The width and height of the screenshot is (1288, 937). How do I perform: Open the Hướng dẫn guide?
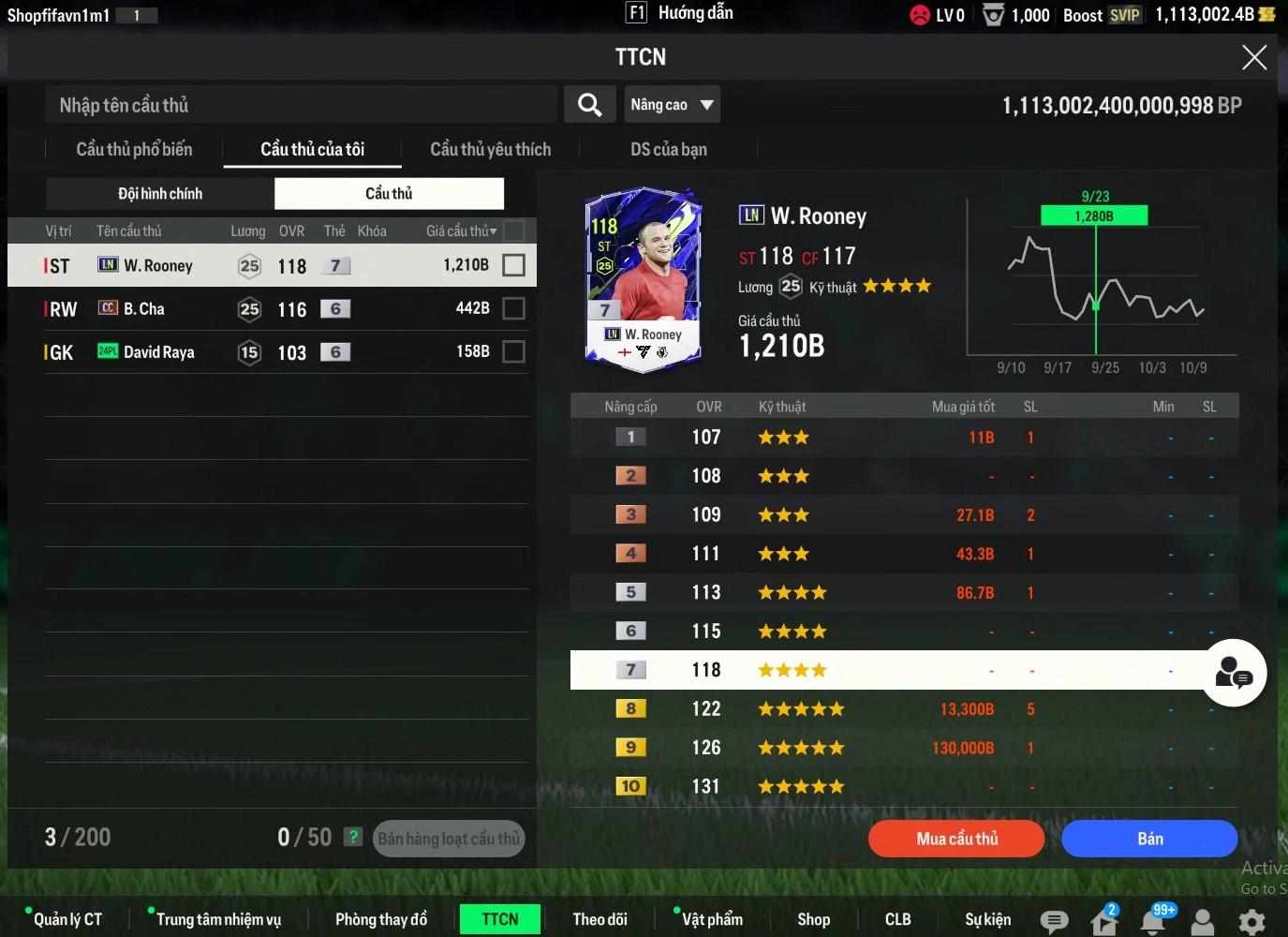pyautogui.click(x=680, y=13)
